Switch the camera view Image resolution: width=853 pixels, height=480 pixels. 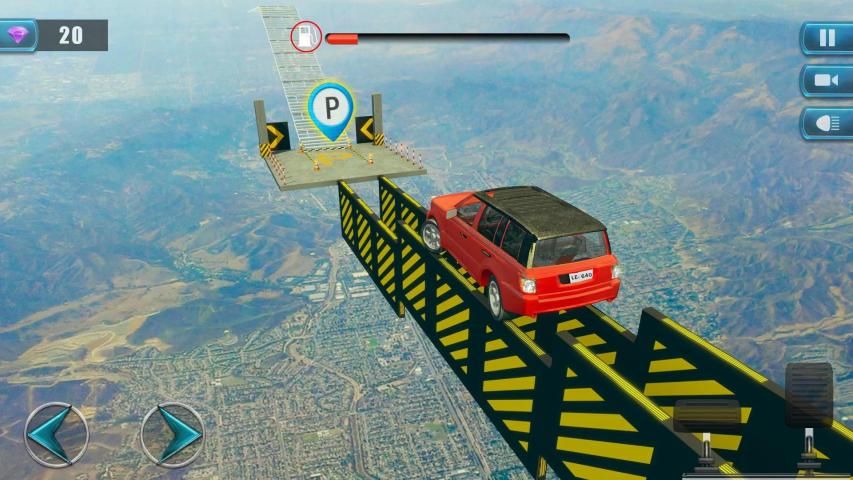click(x=827, y=81)
